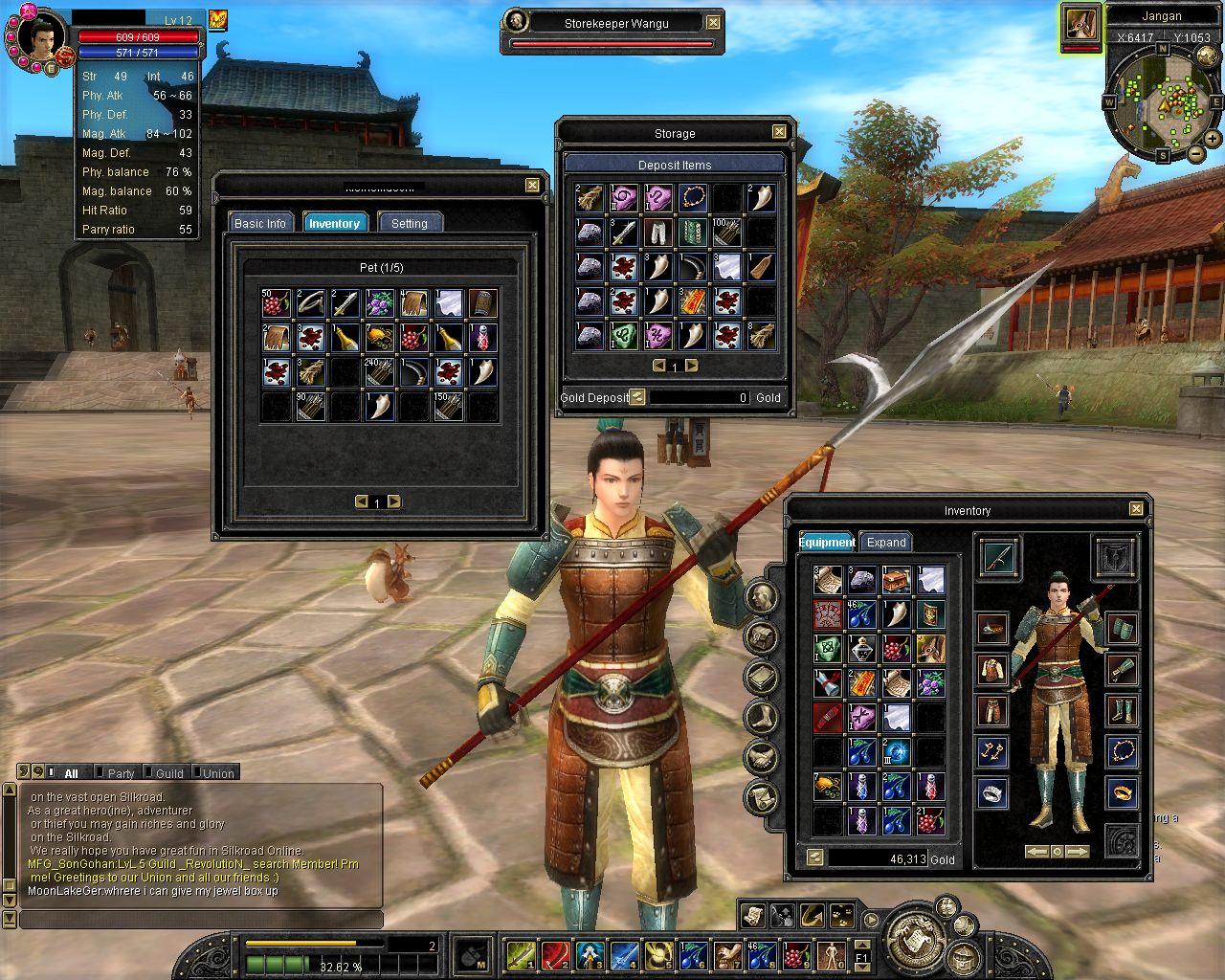Dismiss the Storekeeper Wangu target frame
The width and height of the screenshot is (1225, 980).
click(714, 22)
